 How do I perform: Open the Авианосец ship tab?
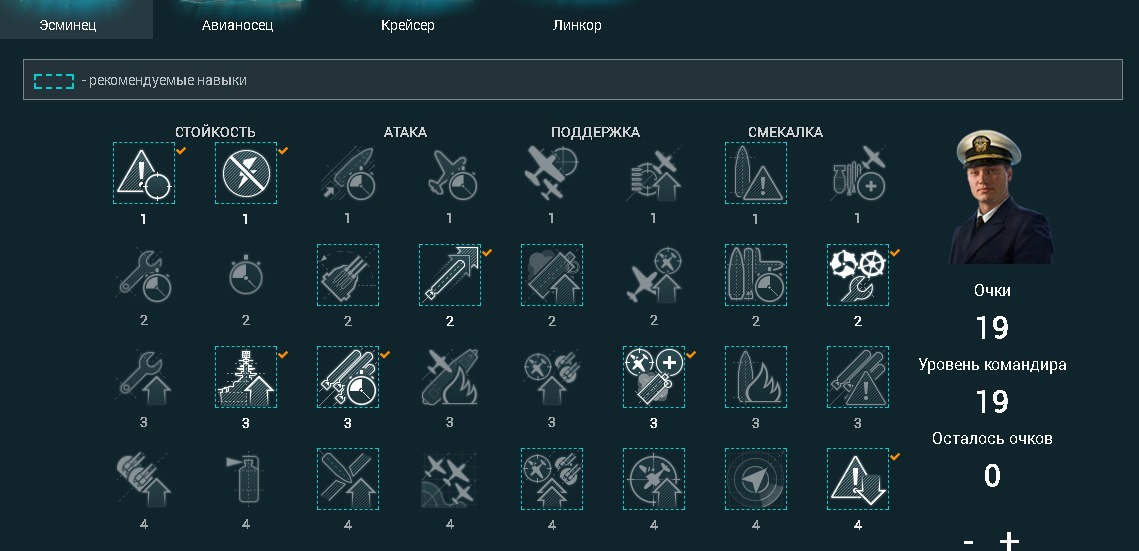pyautogui.click(x=237, y=25)
